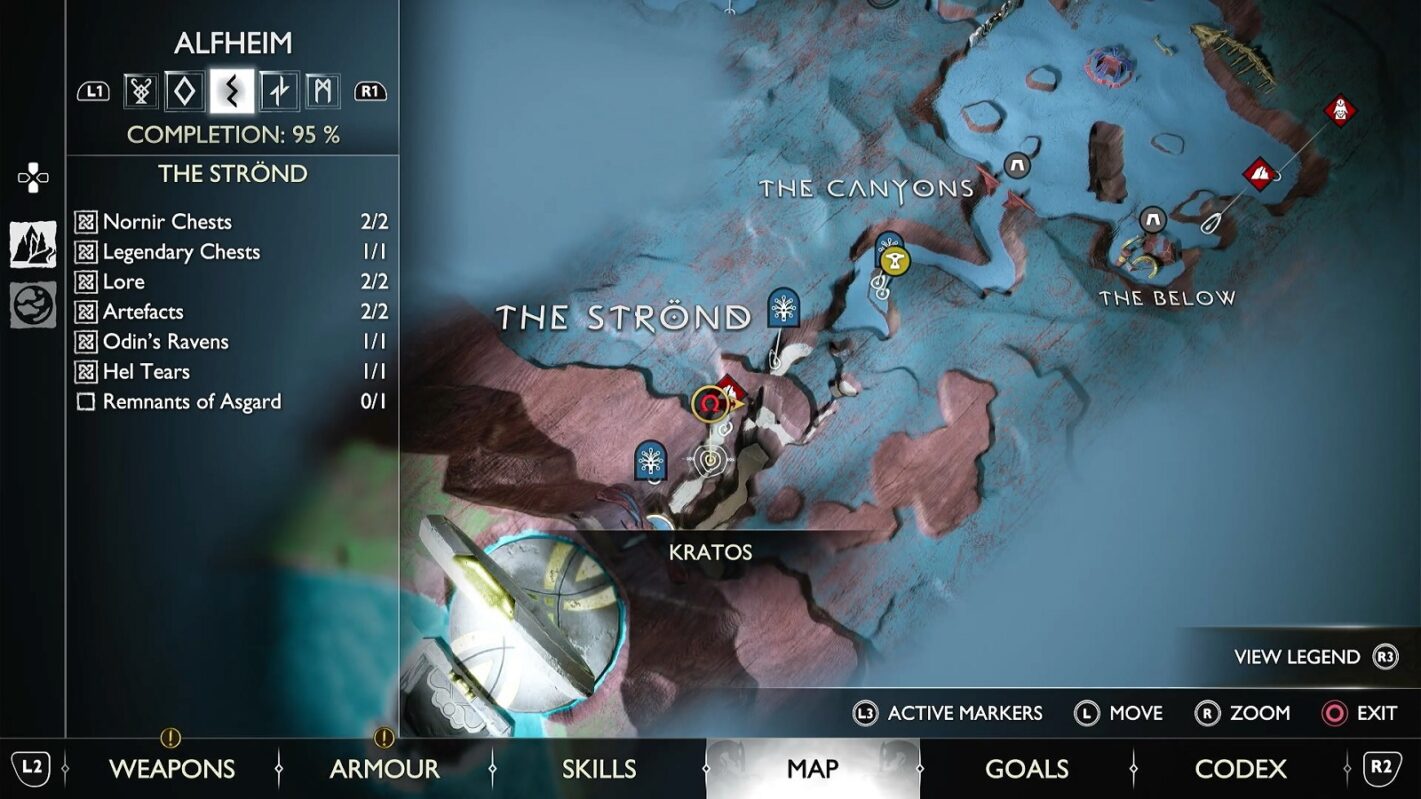Go to the Skills tab
This screenshot has height=799, width=1421.
point(598,768)
